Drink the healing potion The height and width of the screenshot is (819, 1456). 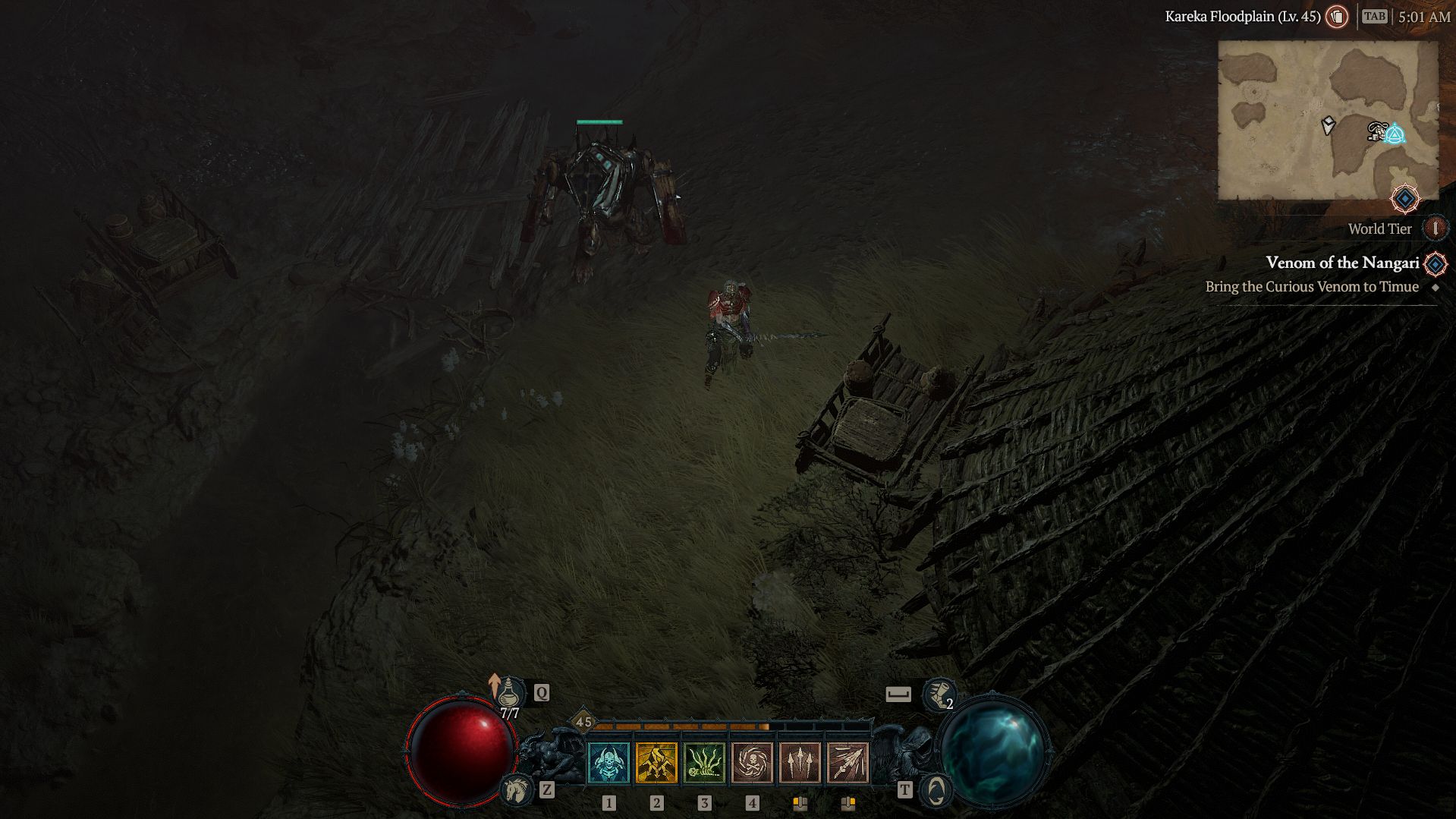pyautogui.click(x=511, y=693)
